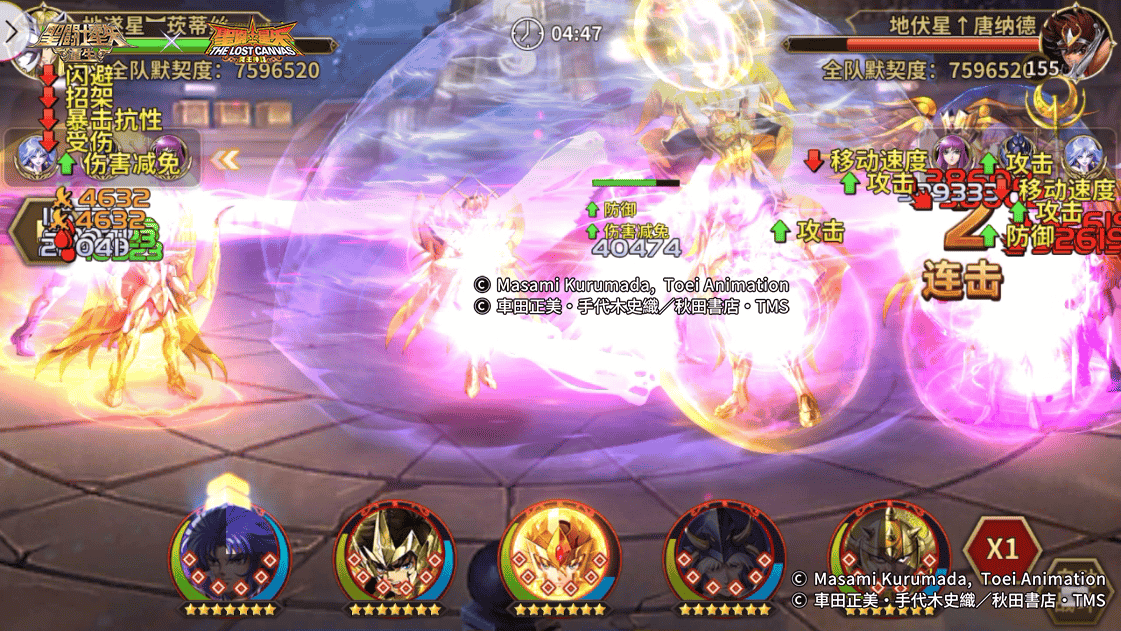Screen dimensions: 1121x631
Task: Select the blue-haired hero skill portrait
Action: (x=229, y=554)
